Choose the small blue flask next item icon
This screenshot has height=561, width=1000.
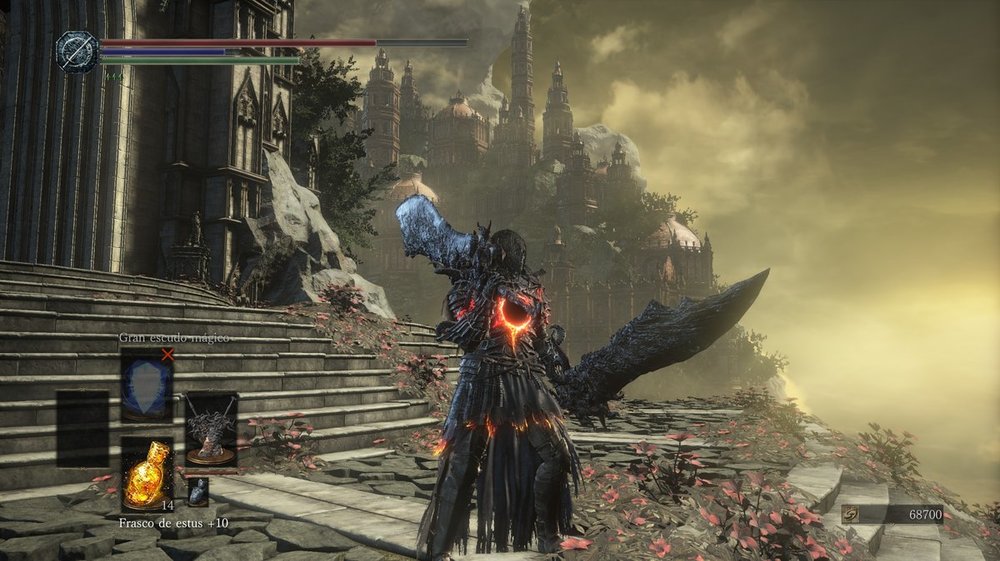tap(198, 491)
